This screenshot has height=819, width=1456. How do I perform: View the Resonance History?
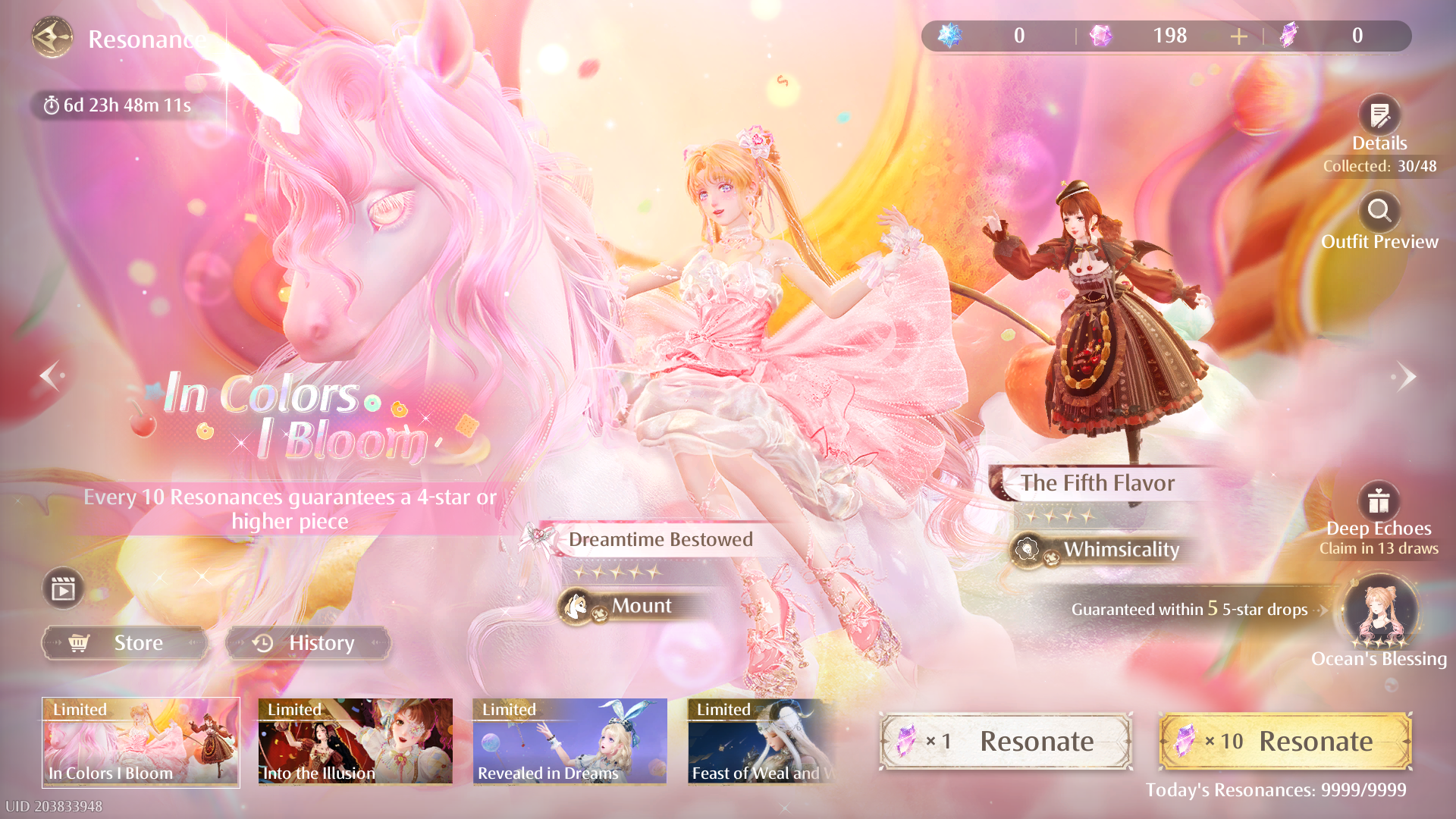point(308,643)
